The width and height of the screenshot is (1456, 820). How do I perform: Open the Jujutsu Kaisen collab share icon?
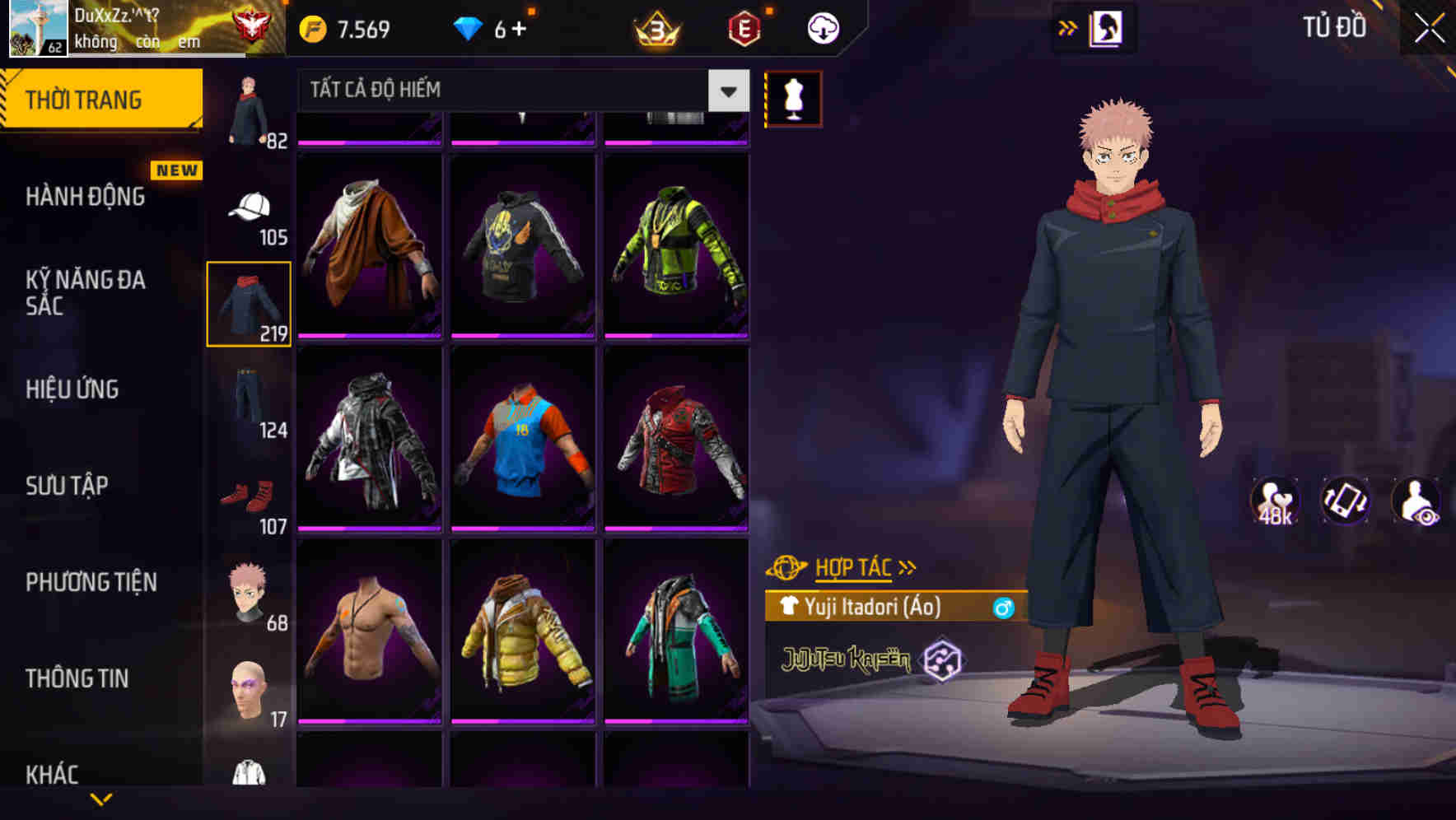point(945,659)
